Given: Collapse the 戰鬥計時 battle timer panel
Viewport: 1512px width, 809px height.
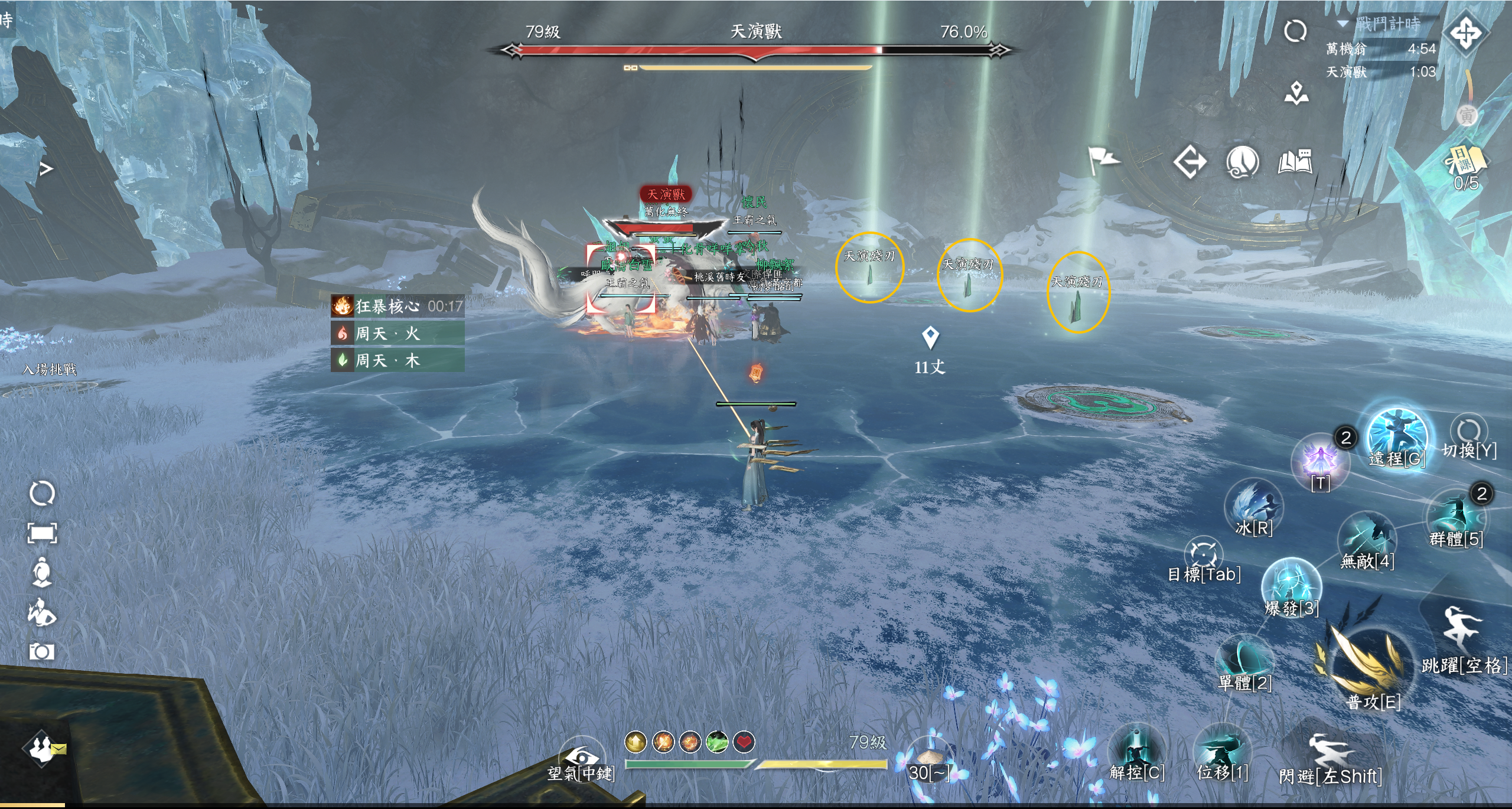Looking at the screenshot, I should pos(1343,24).
